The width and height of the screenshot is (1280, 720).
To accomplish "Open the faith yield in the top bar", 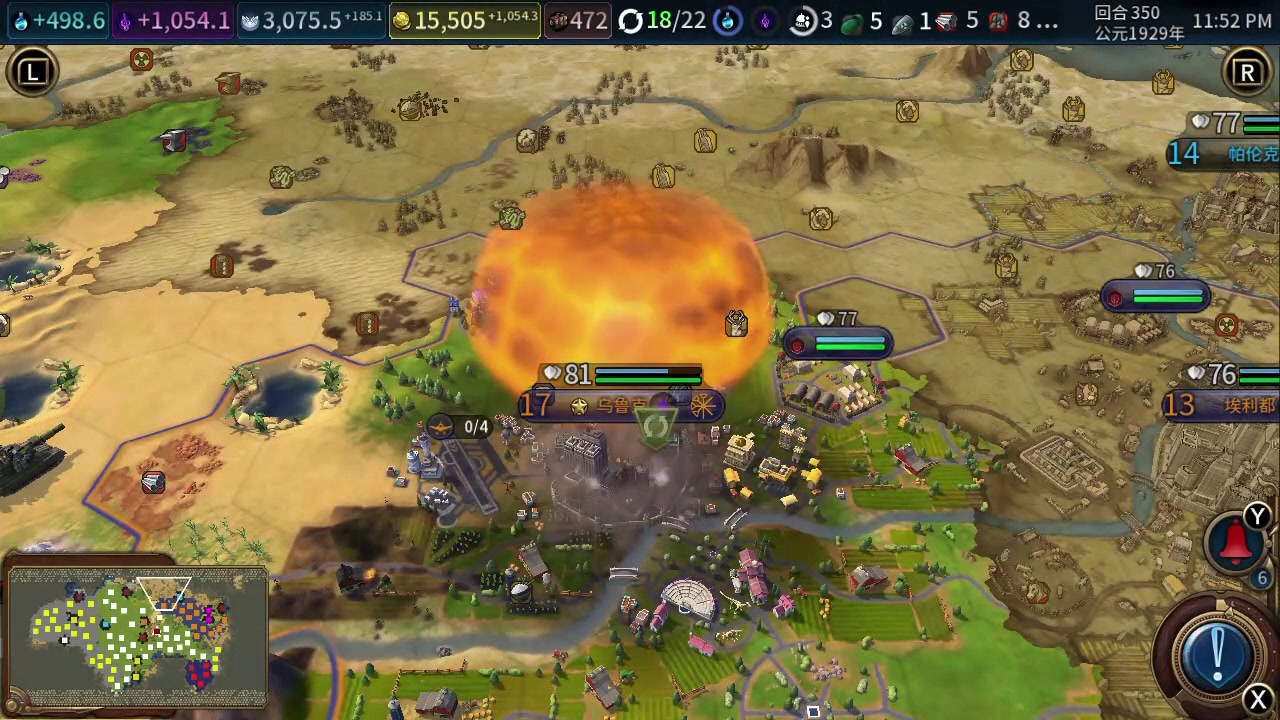I will pos(312,21).
